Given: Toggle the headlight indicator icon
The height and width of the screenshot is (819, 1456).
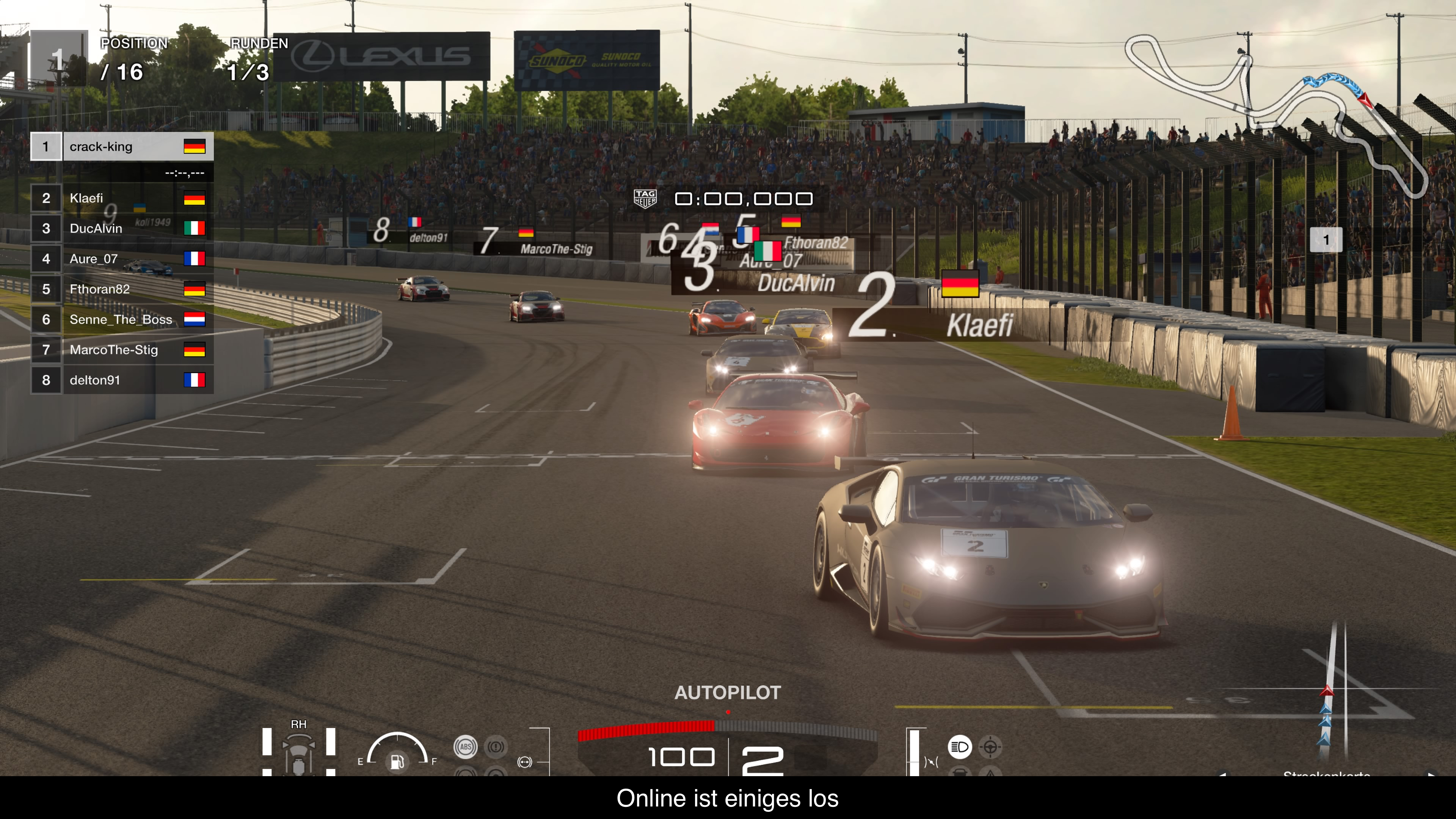Looking at the screenshot, I should pos(959,747).
